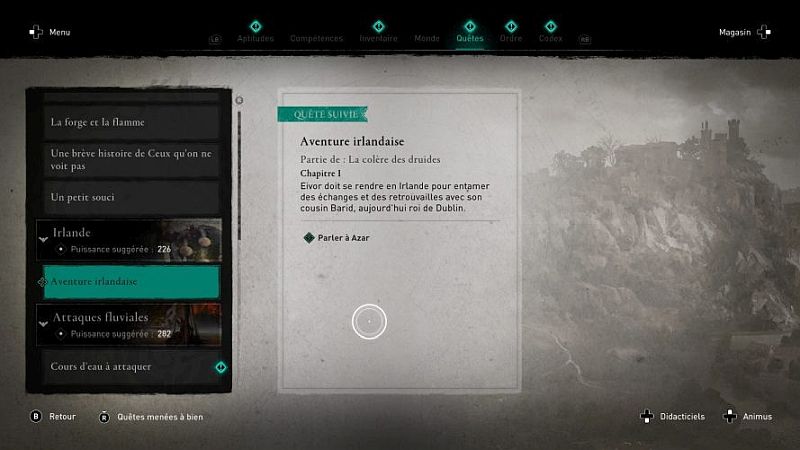Image resolution: width=800 pixels, height=450 pixels.
Task: Switch to the Ordre tab
Action: [510, 38]
